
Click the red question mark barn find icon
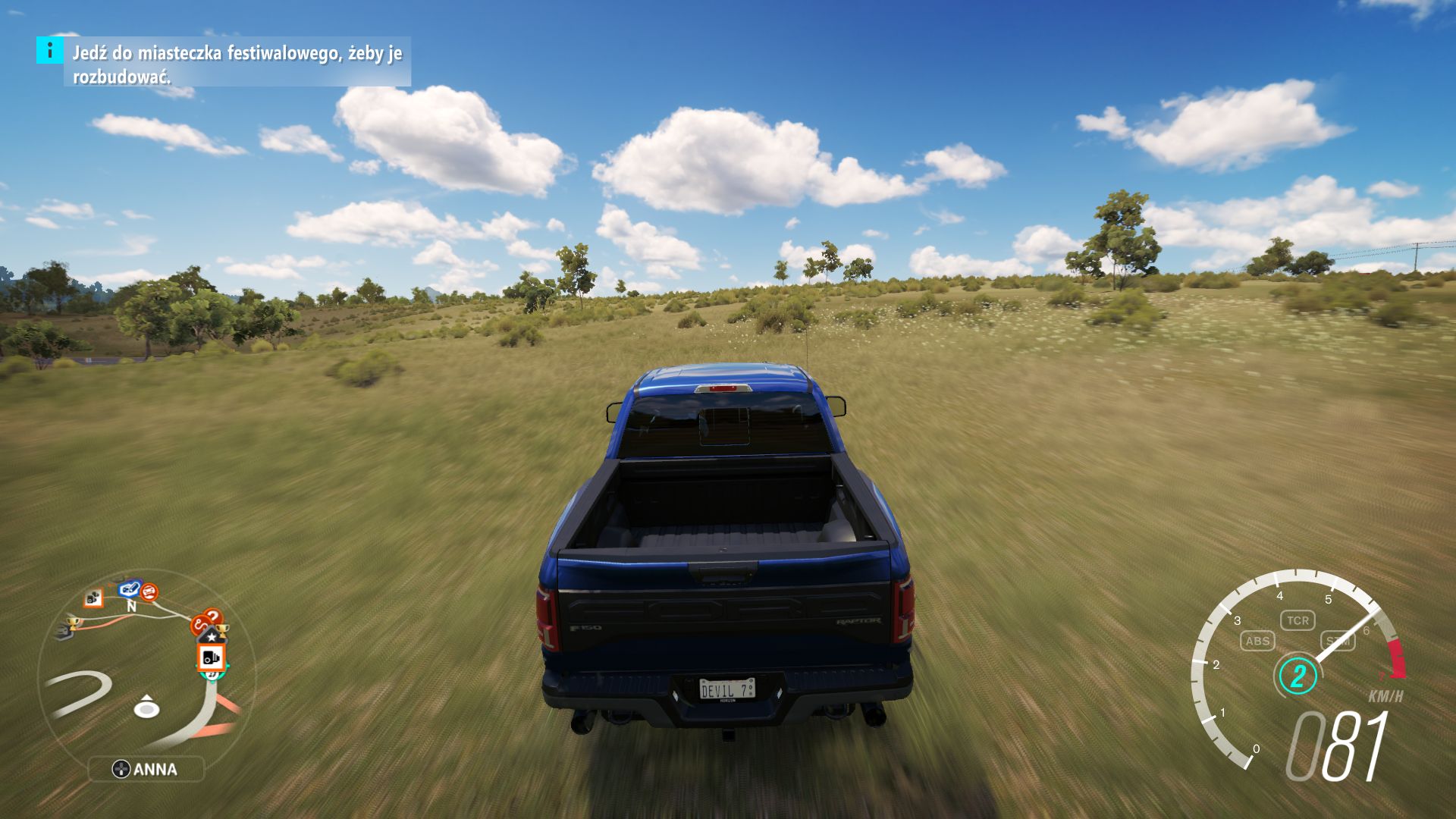pos(214,615)
